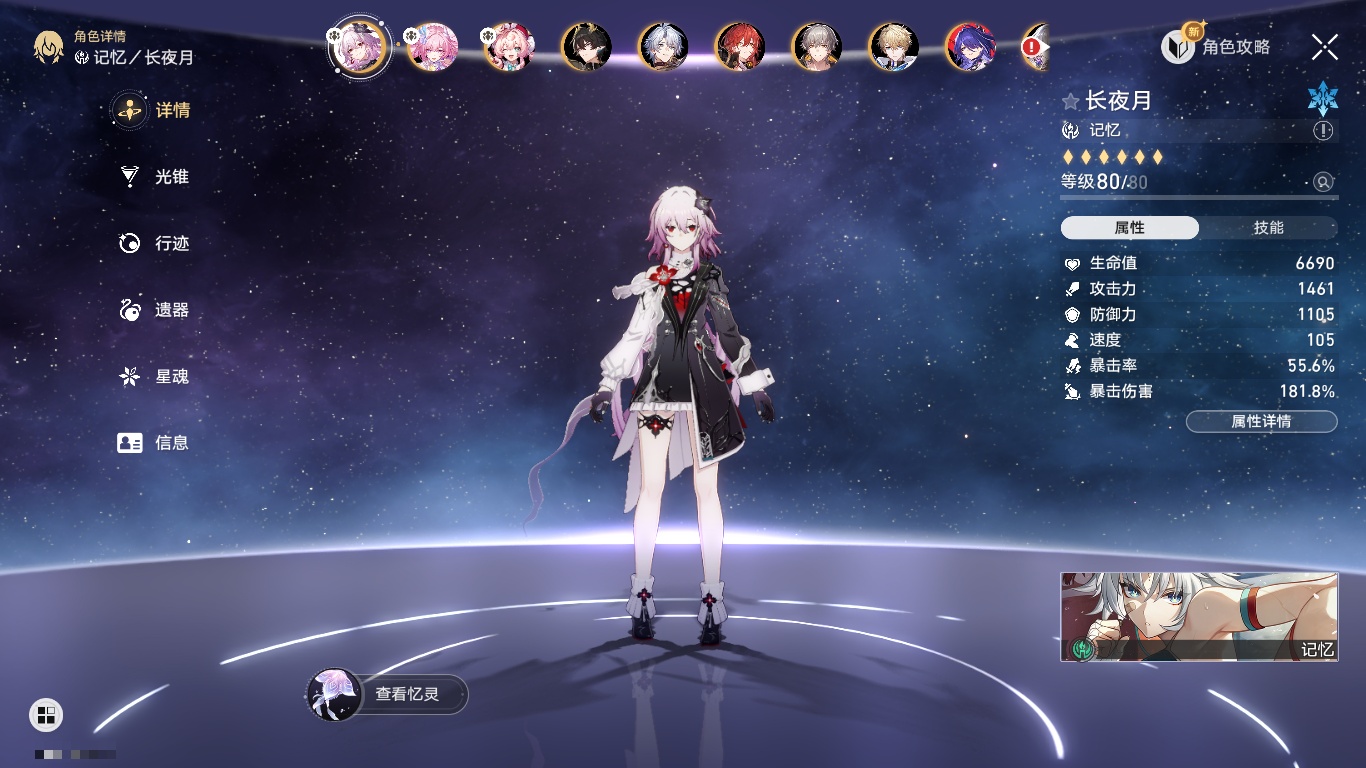
Task: Toggle the favorite star next to 长夜月
Action: (1071, 101)
